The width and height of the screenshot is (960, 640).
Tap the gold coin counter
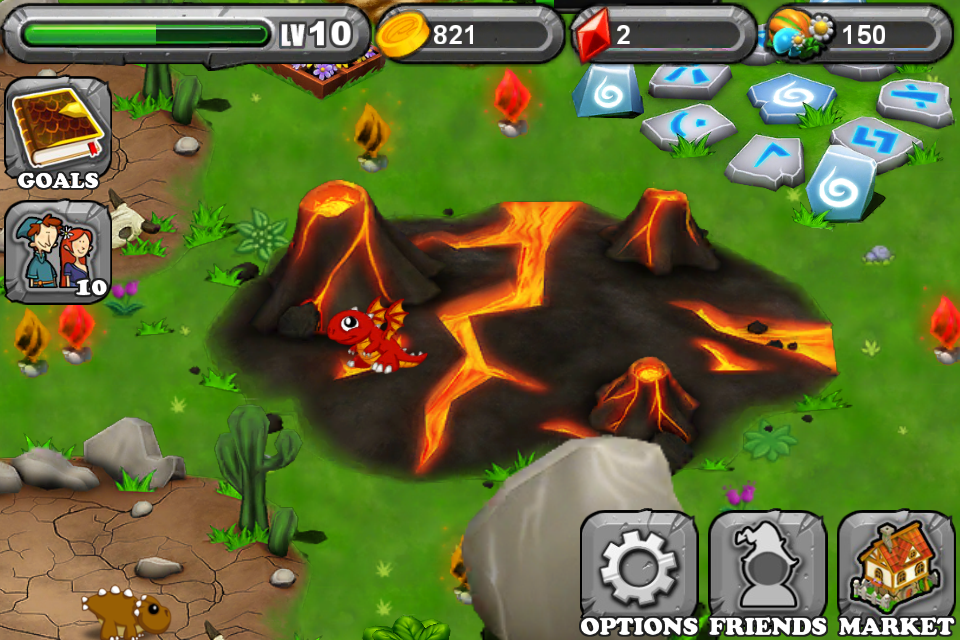[470, 35]
